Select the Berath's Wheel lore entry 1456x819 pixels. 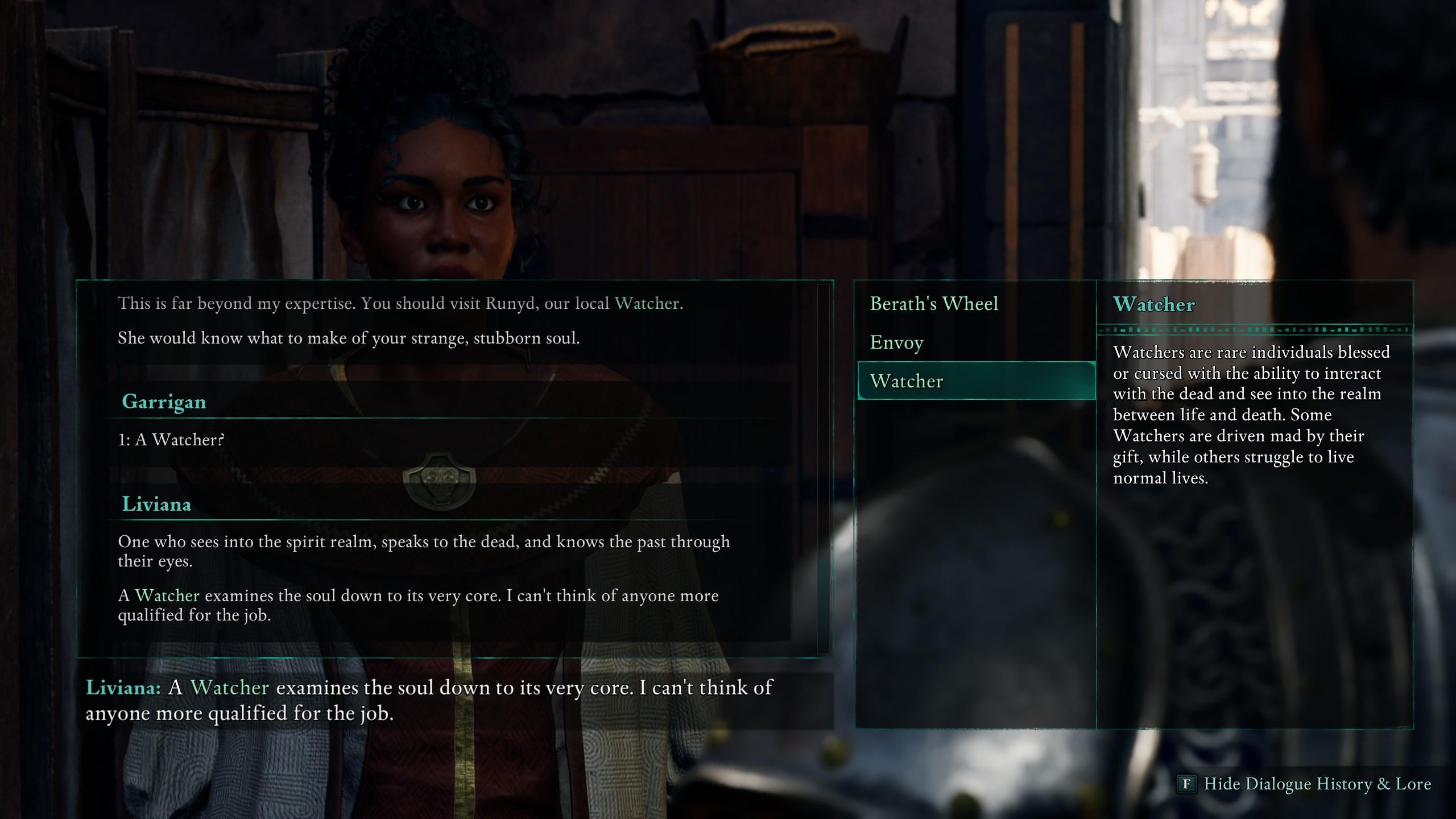pos(933,303)
